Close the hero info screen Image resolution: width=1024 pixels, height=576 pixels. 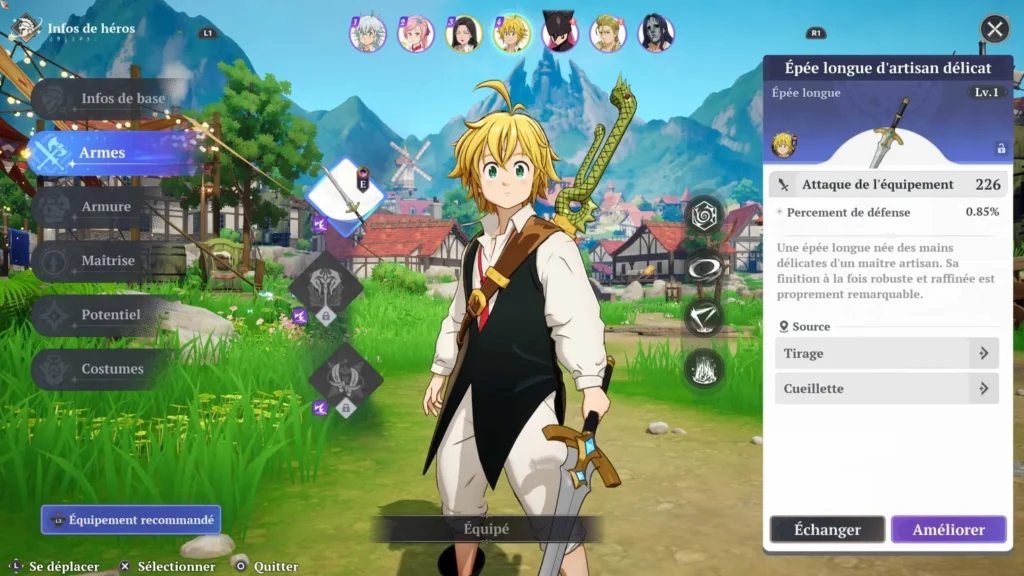[x=994, y=29]
